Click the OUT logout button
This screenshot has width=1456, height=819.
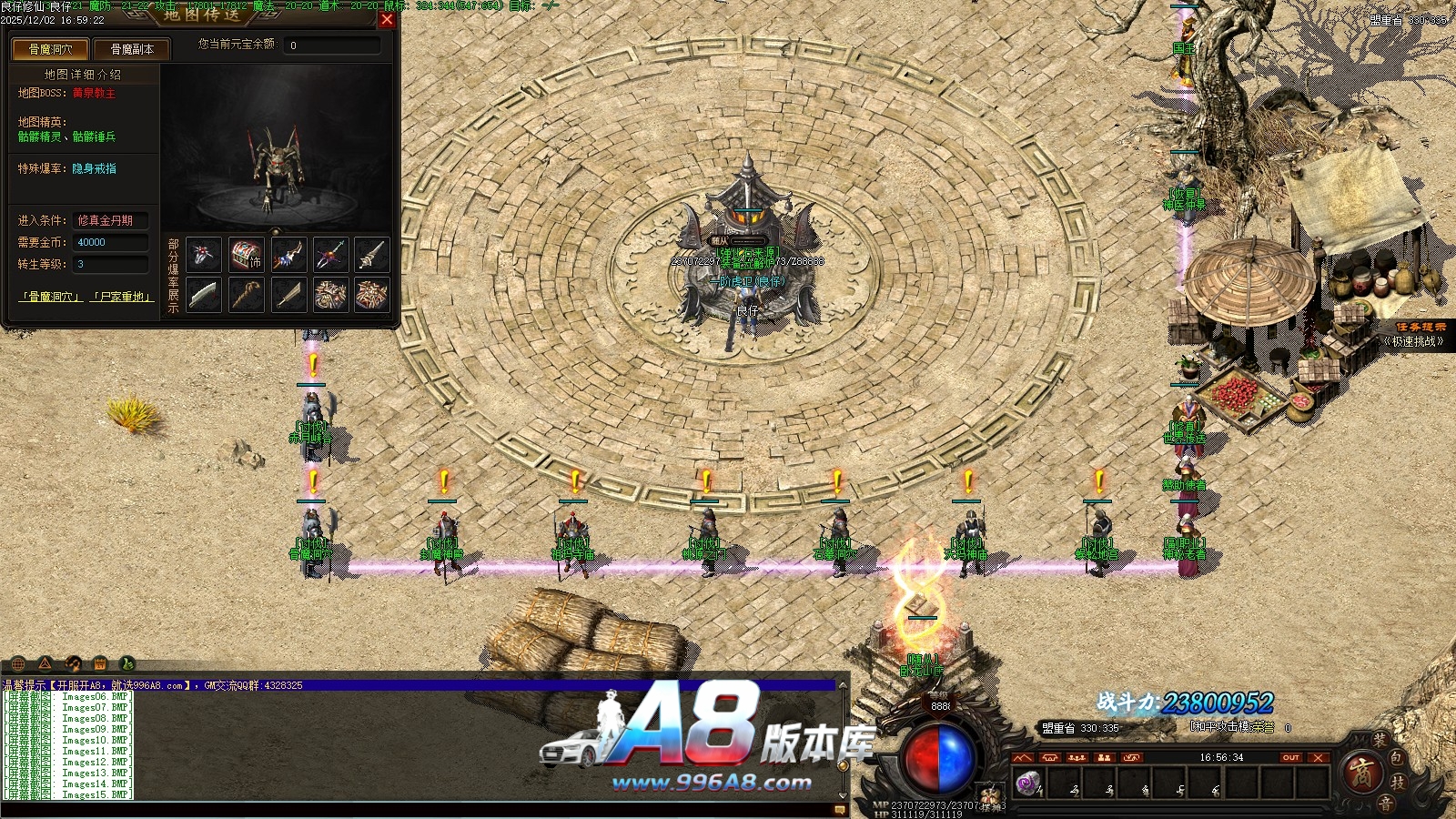pos(1290,757)
